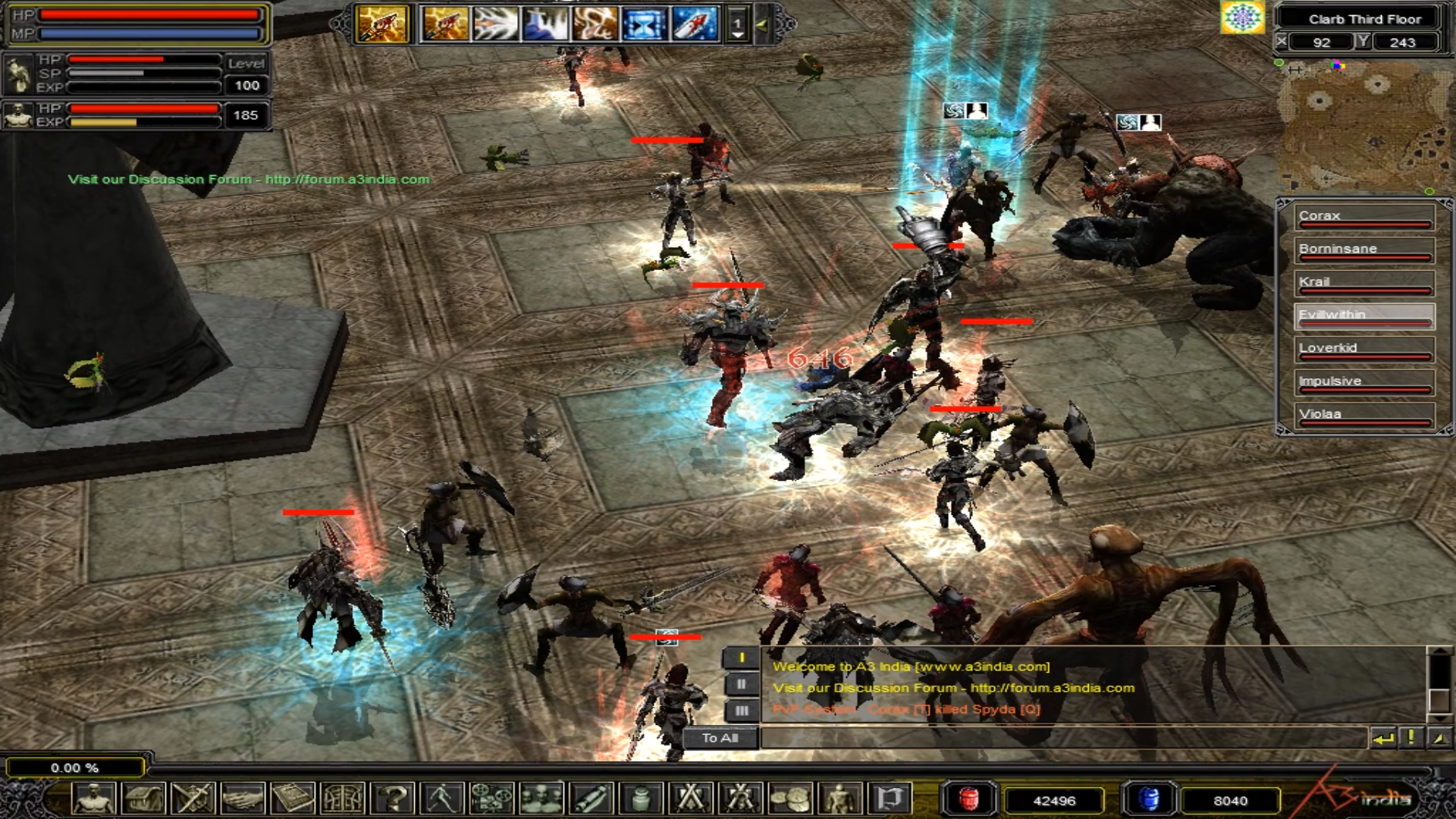The height and width of the screenshot is (819, 1456).
Task: Send chat with the enter arrow button
Action: click(1383, 738)
